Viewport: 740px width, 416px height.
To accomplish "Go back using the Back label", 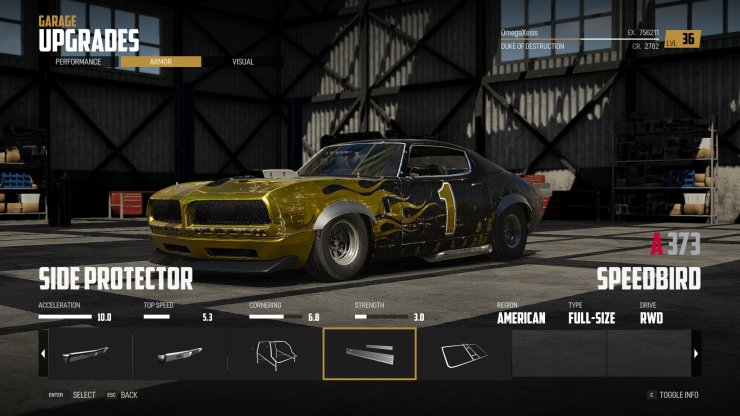I will [x=129, y=395].
